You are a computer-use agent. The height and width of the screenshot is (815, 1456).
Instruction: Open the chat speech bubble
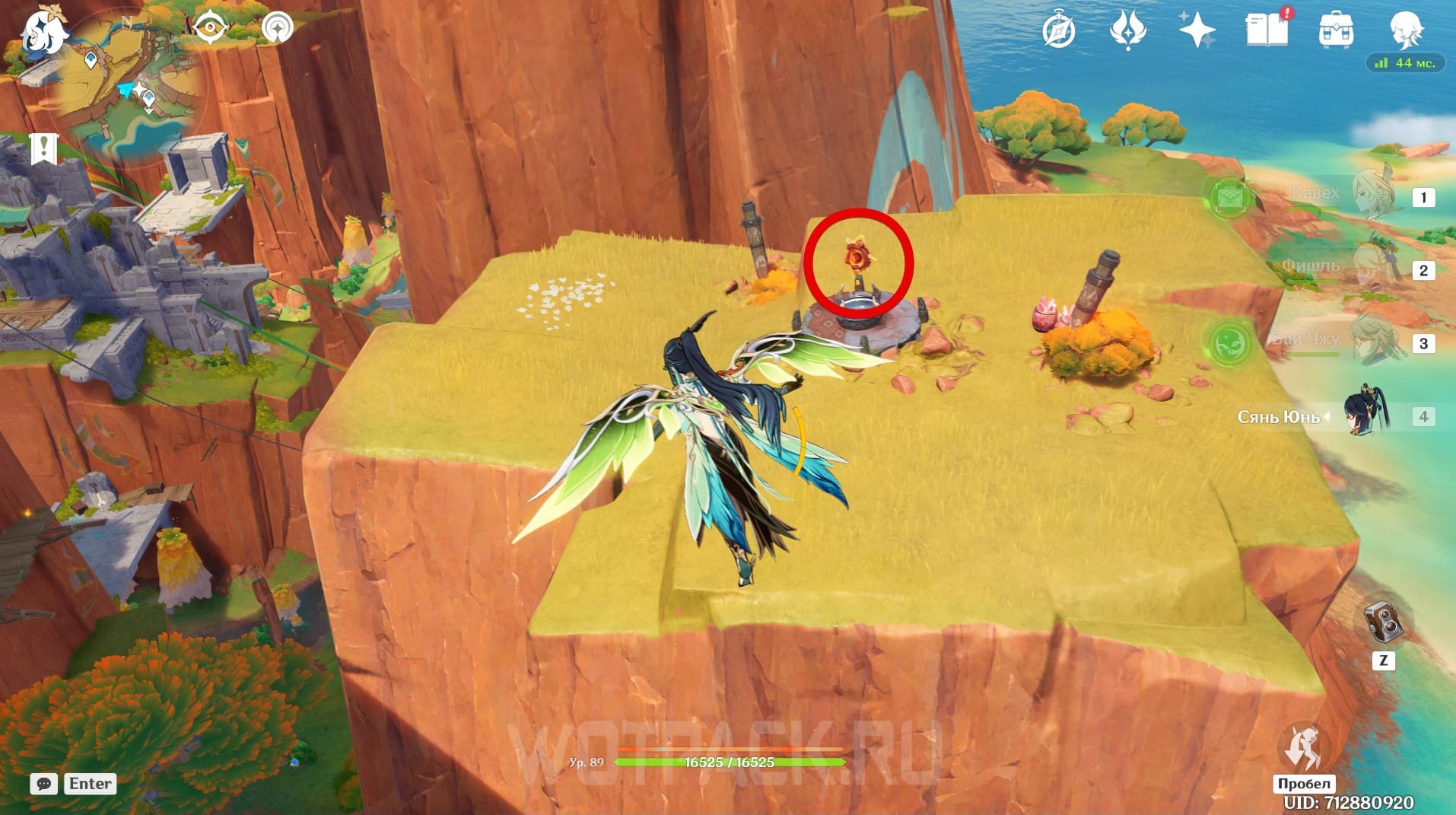(x=44, y=784)
